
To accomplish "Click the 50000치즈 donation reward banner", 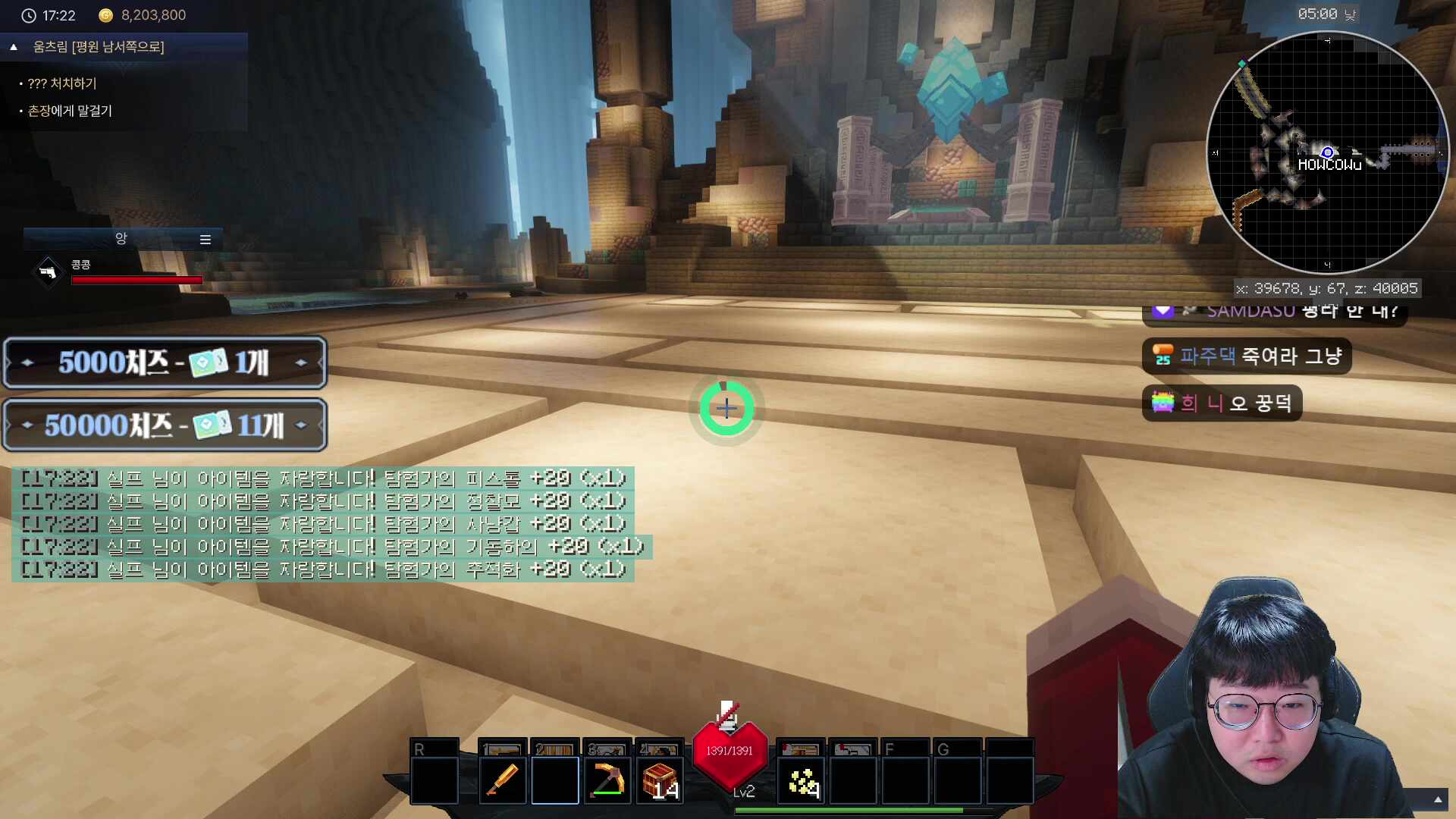I will click(165, 425).
